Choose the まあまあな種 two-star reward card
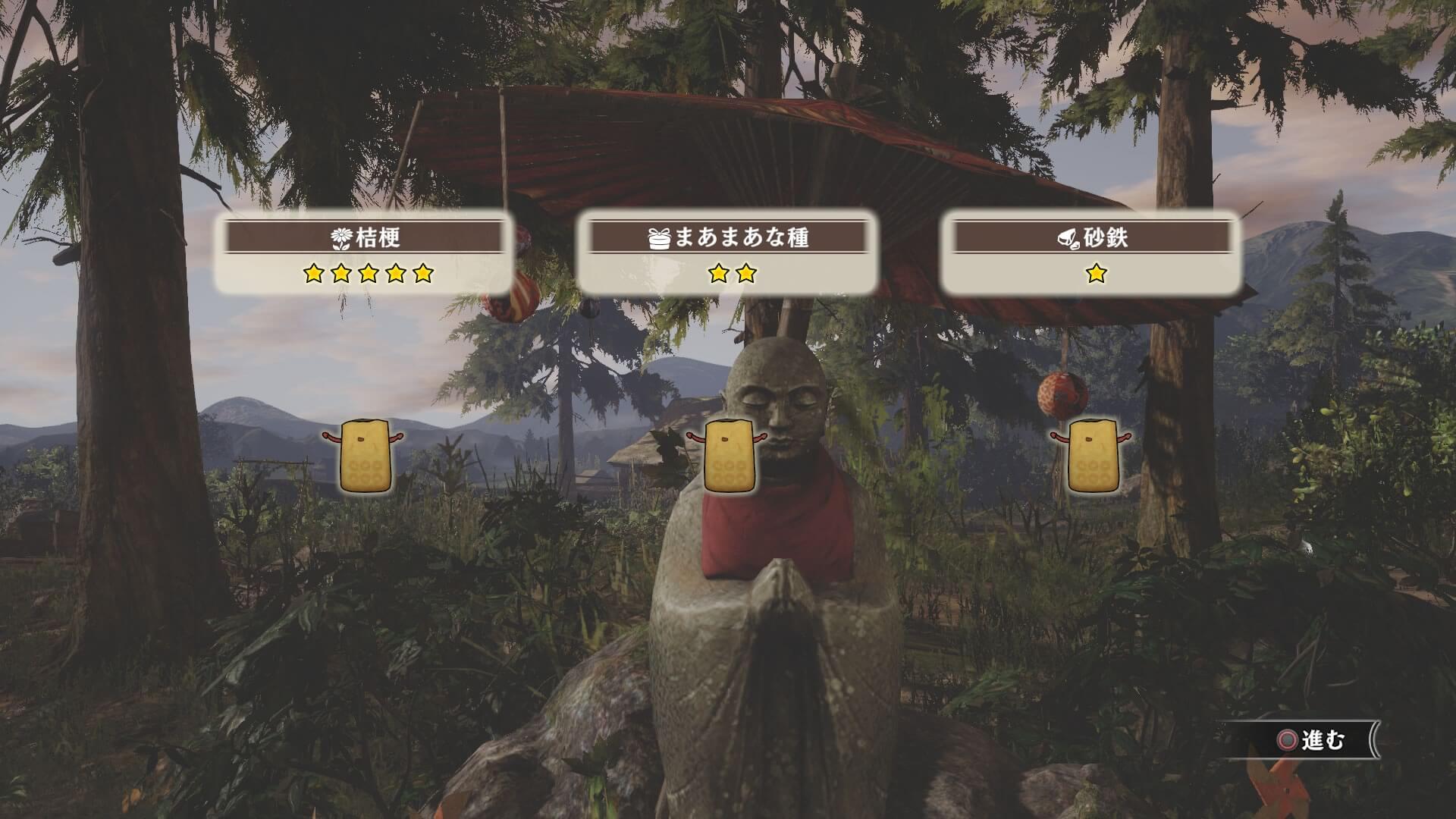Viewport: 1456px width, 819px height. point(727,254)
